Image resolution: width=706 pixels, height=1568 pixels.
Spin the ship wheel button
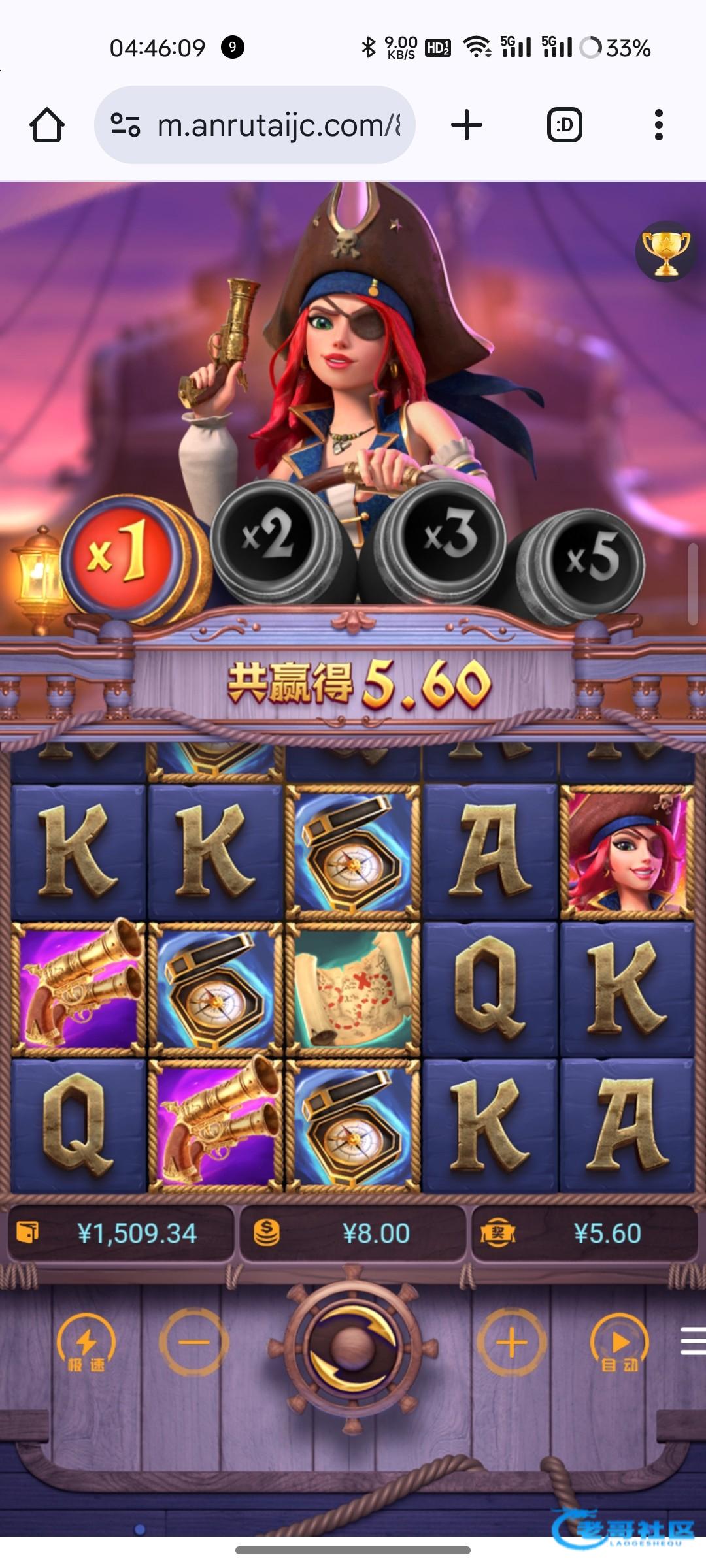coord(352,1347)
